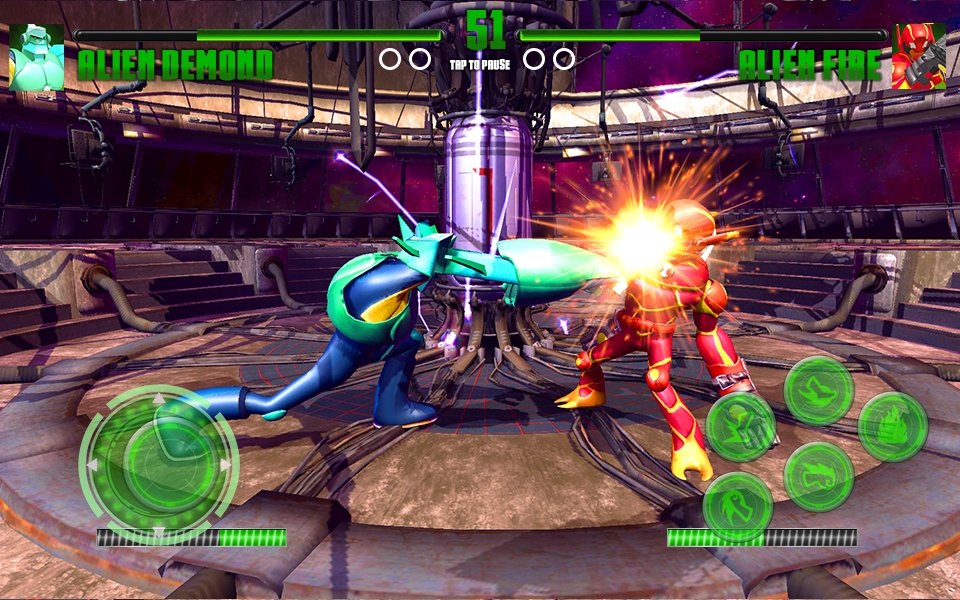
Task: Hit the boot-shaped kick button
Action: (x=818, y=390)
